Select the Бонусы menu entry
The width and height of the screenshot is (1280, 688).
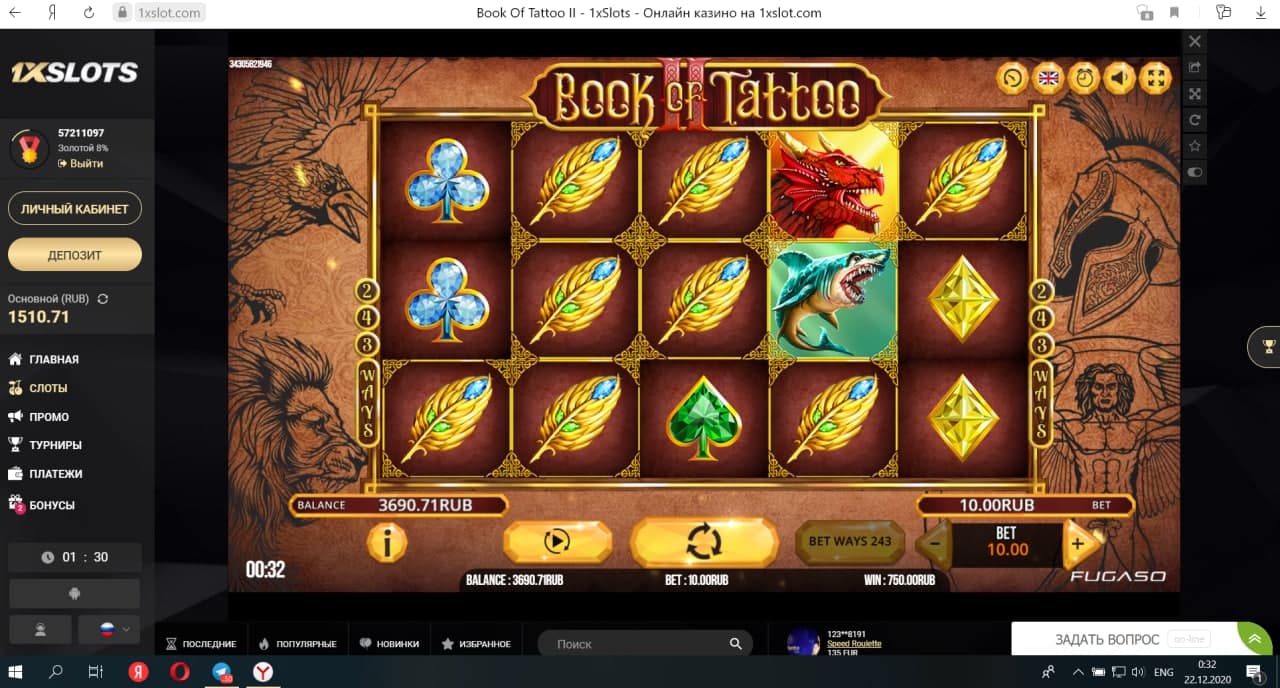52,505
